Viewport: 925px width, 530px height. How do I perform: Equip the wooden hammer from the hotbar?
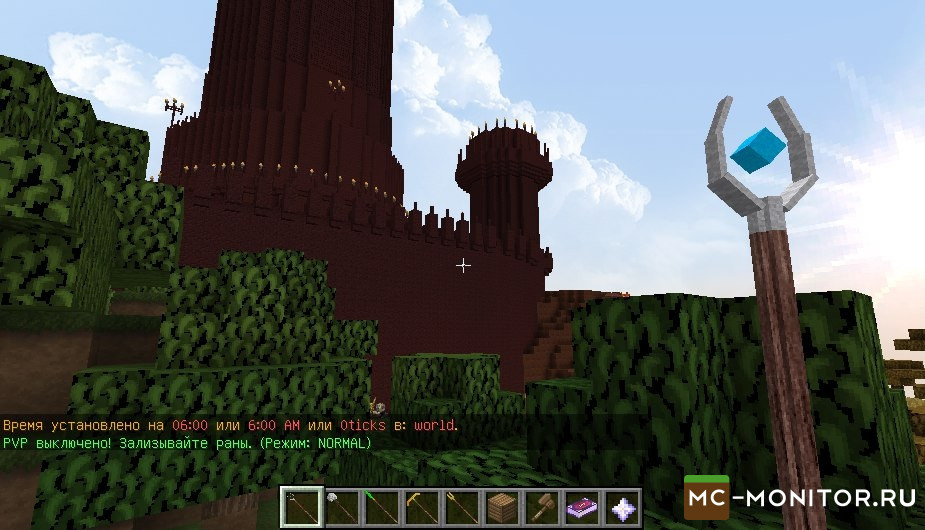click(x=541, y=508)
